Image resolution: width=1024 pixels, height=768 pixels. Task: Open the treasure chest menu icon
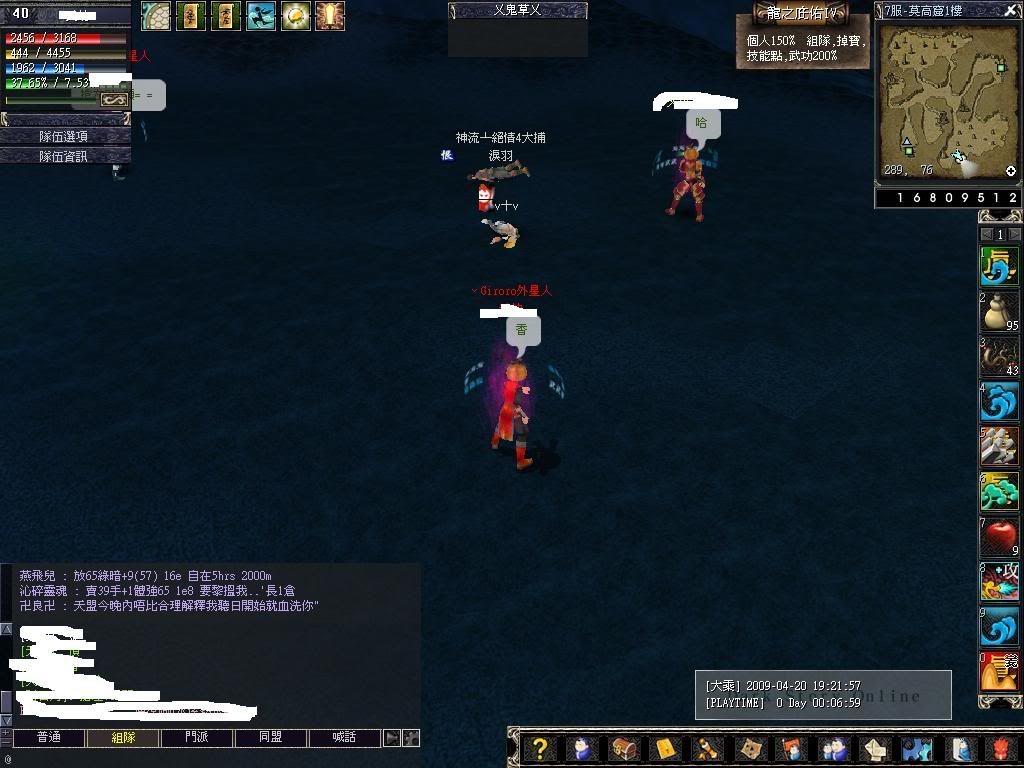[624, 748]
